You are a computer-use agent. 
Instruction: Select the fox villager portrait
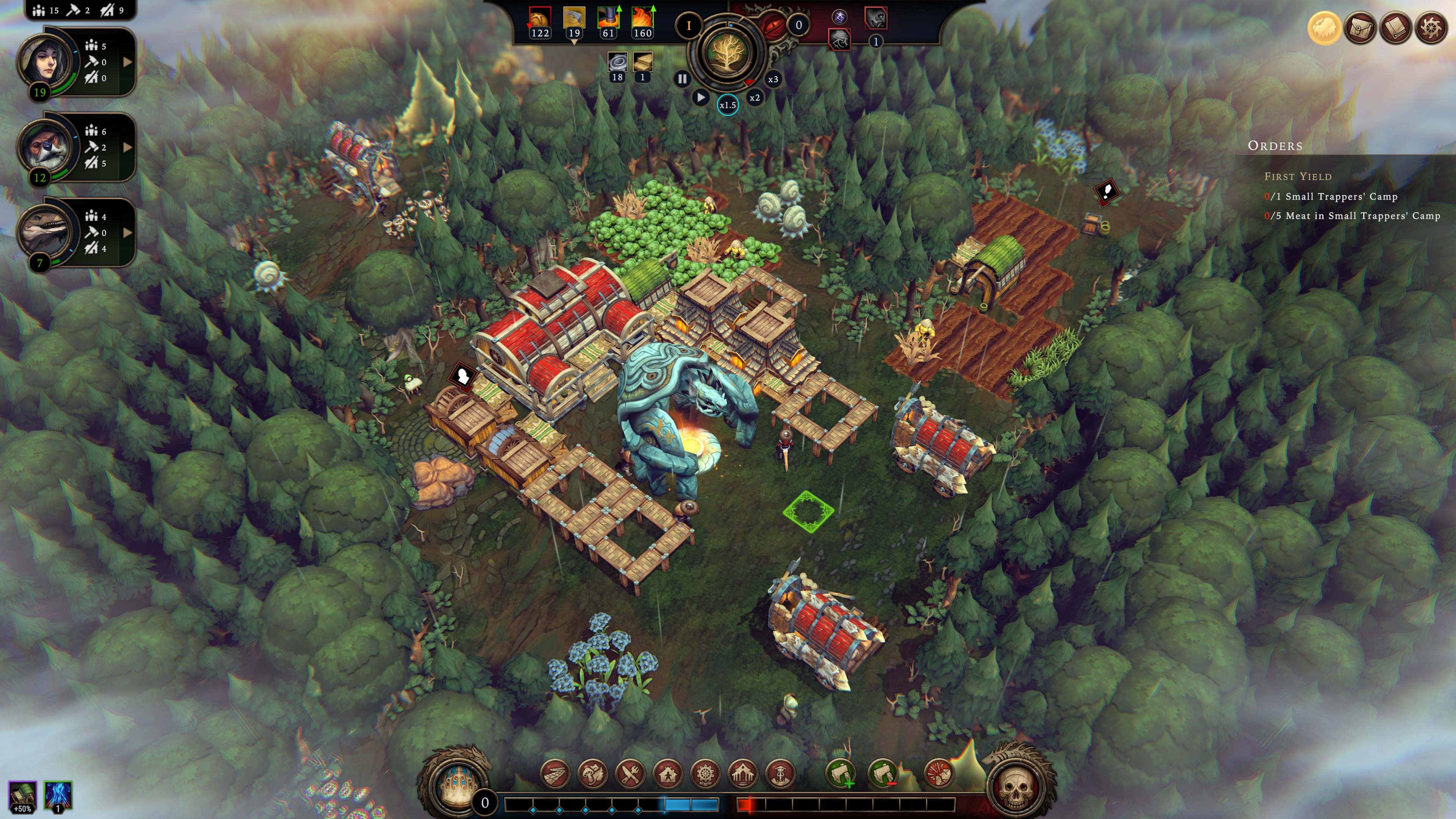point(46,147)
